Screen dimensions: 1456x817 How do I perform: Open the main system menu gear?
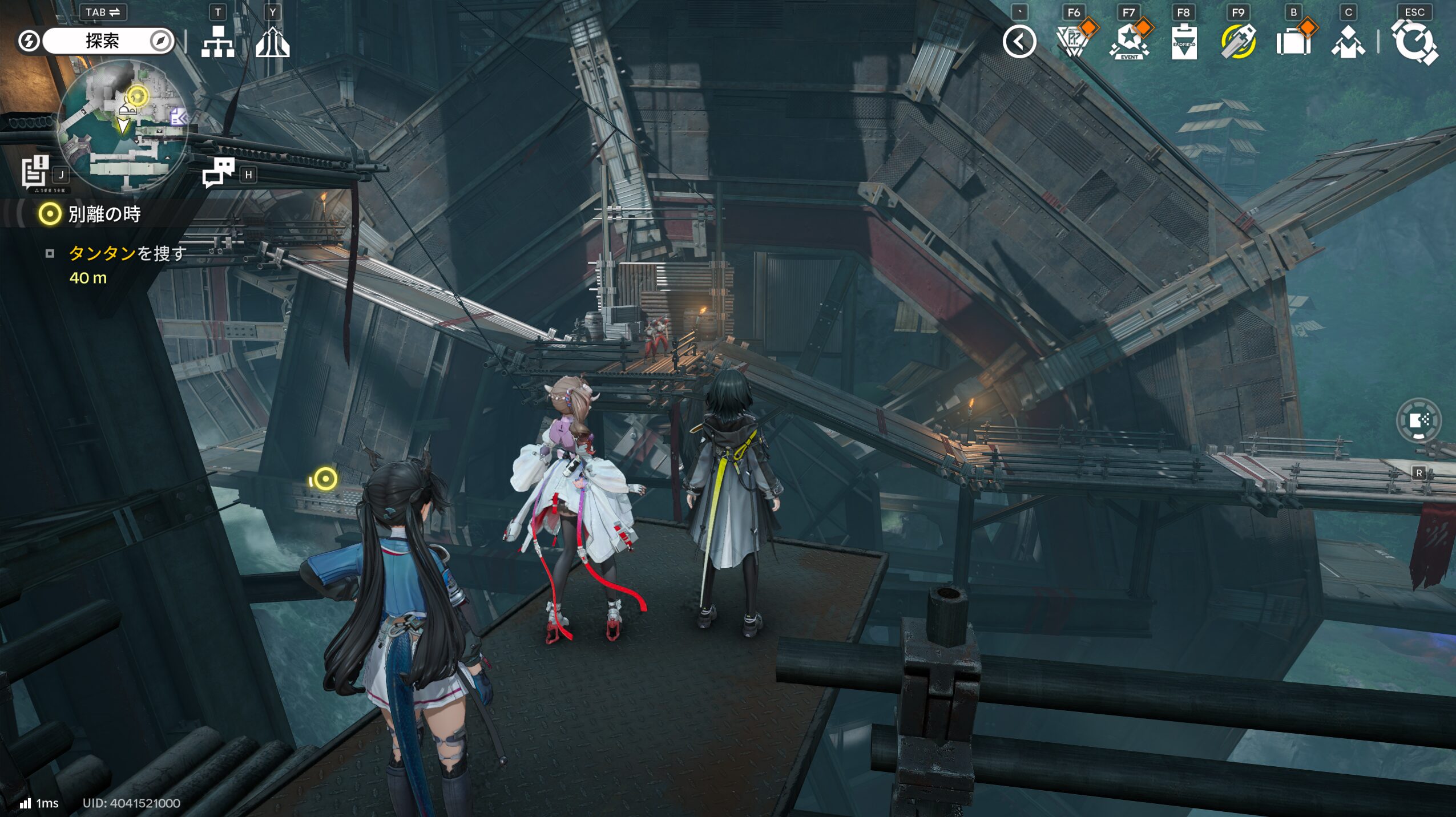click(1414, 42)
